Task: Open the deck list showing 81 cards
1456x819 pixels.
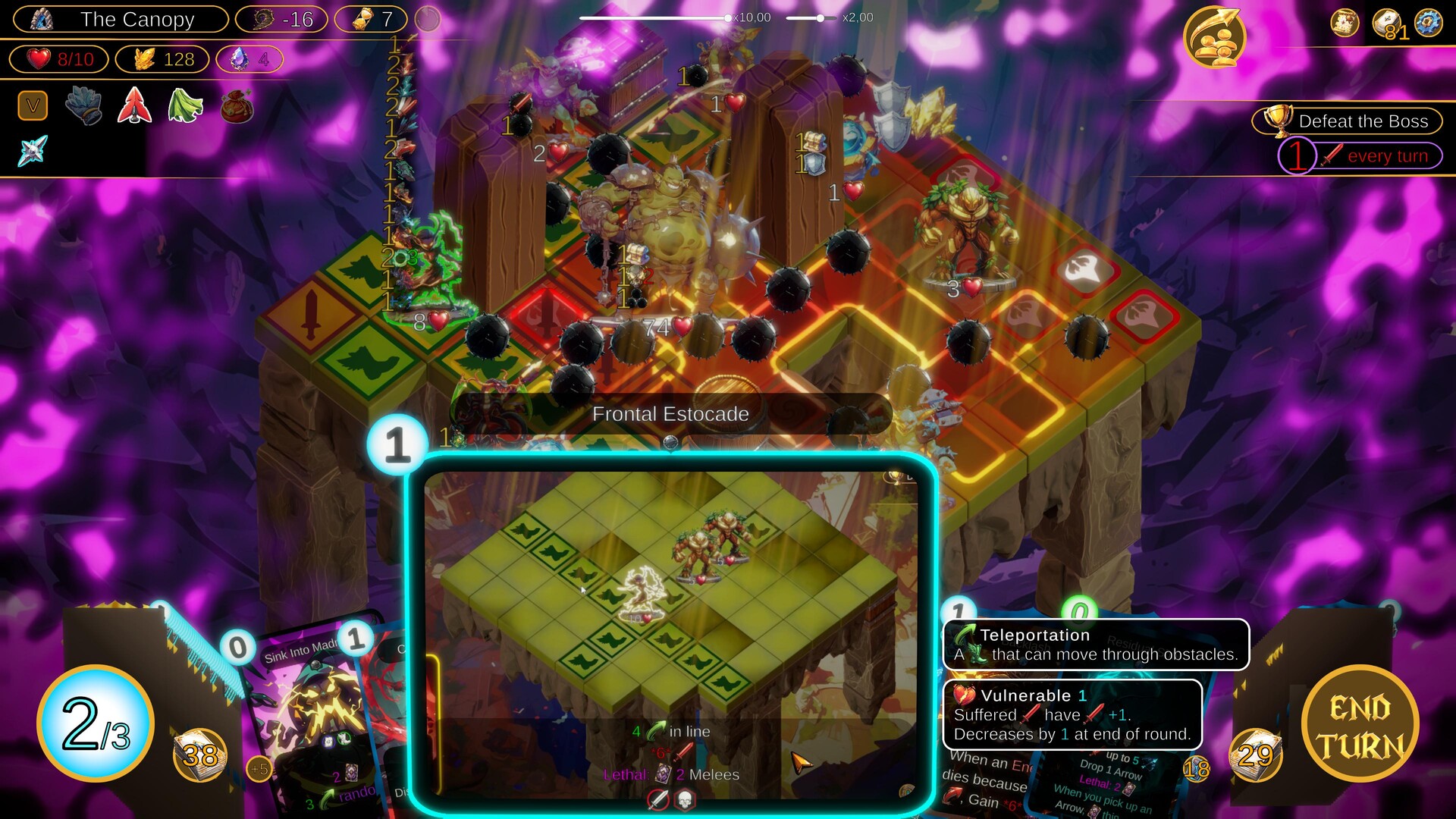Action: point(1386,21)
